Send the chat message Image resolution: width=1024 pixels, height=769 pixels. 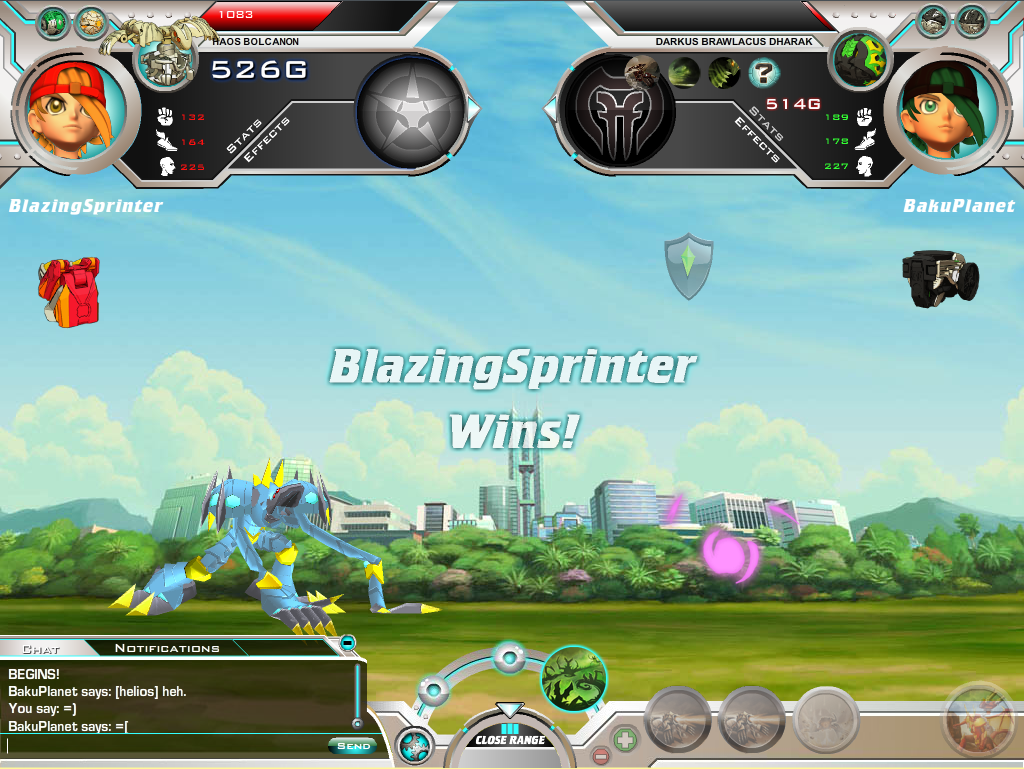353,745
